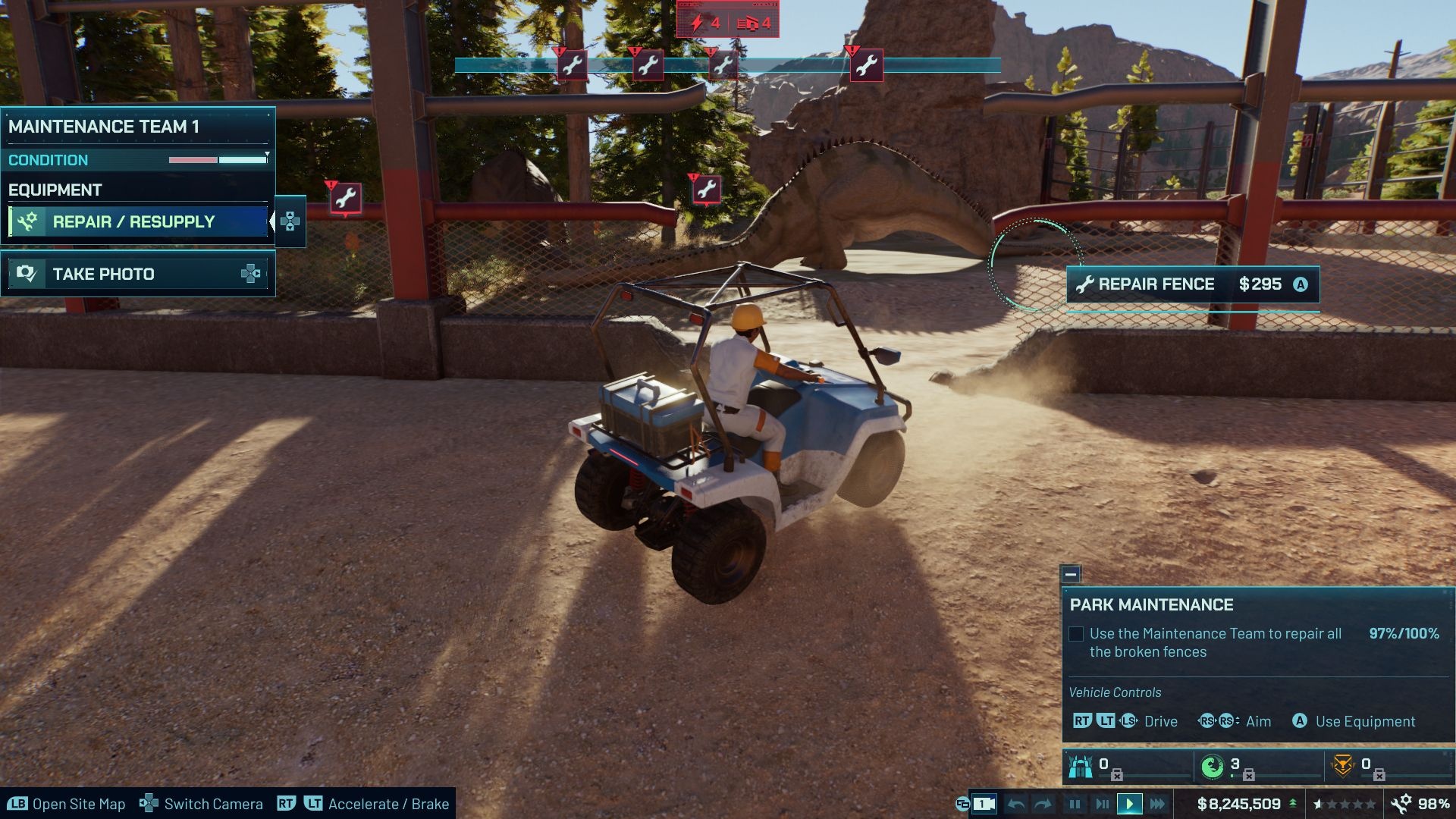Viewport: 1456px width, 819px height.
Task: Undo the last action
Action: [1016, 804]
